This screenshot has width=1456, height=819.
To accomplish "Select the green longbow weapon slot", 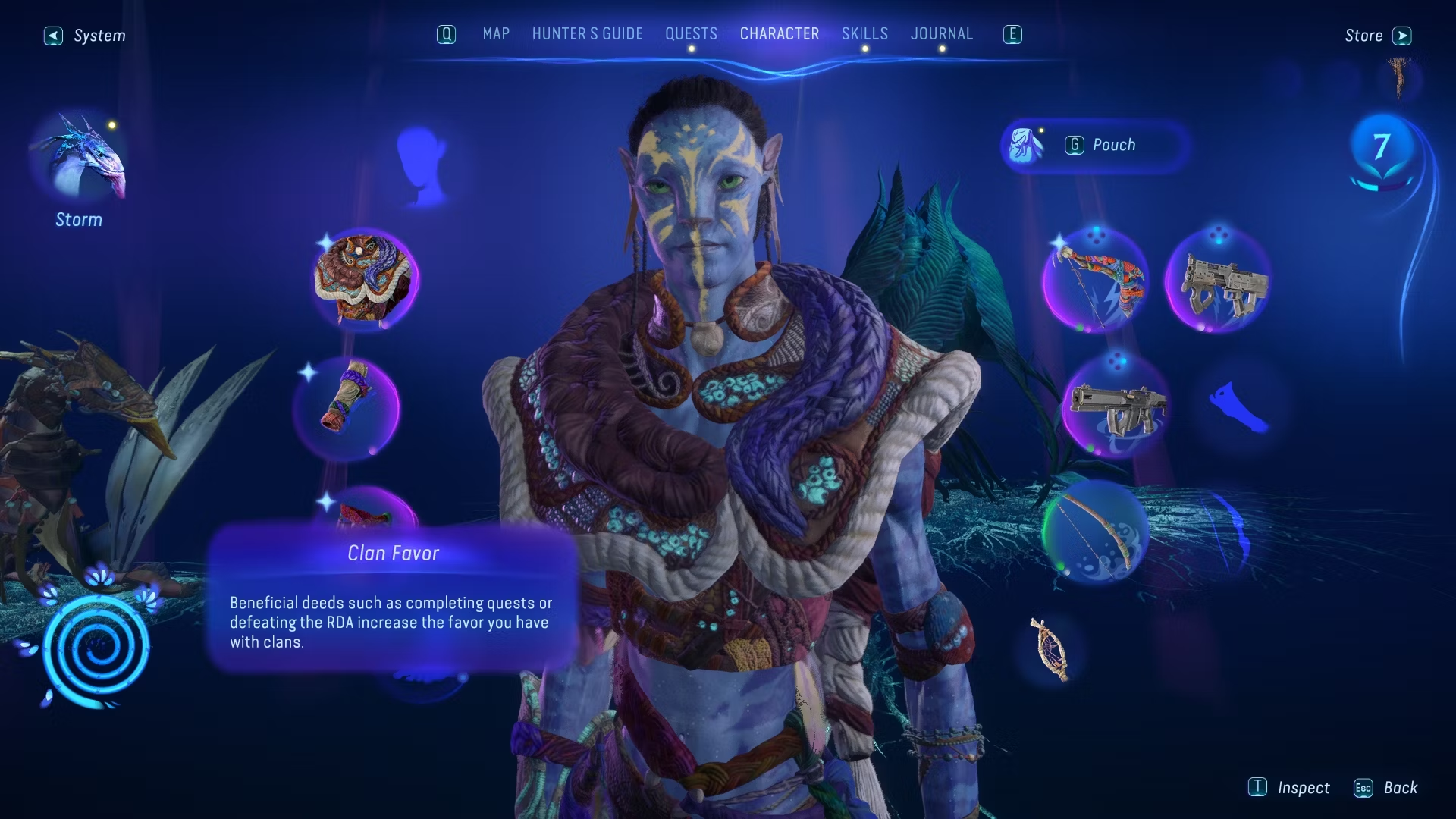I will click(1095, 533).
